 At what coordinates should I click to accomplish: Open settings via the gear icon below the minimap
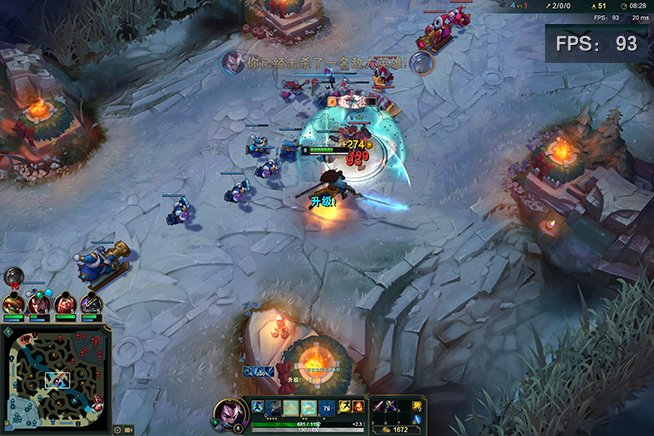(118, 429)
